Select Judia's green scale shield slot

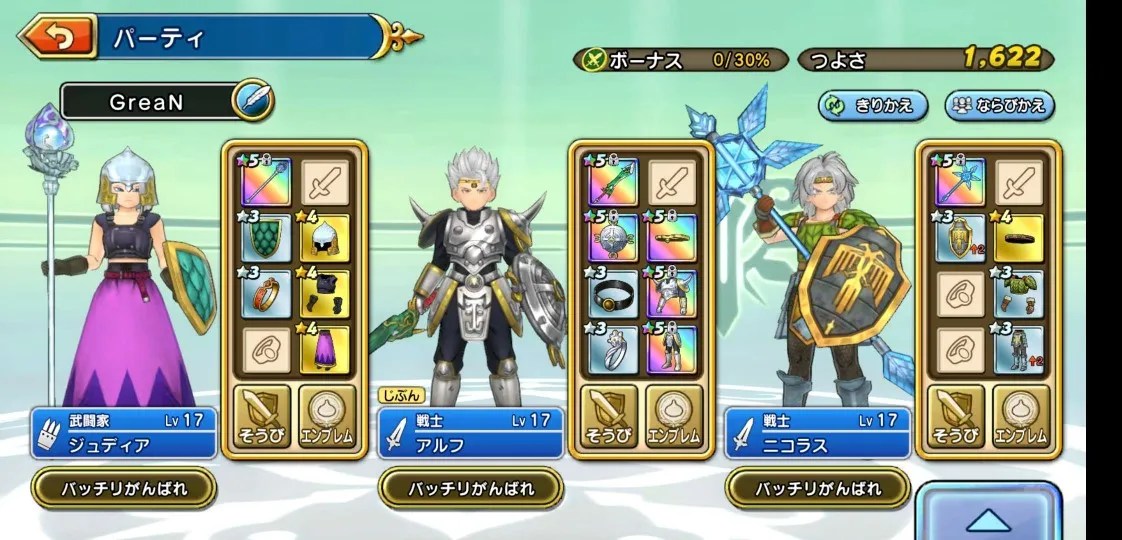point(267,237)
